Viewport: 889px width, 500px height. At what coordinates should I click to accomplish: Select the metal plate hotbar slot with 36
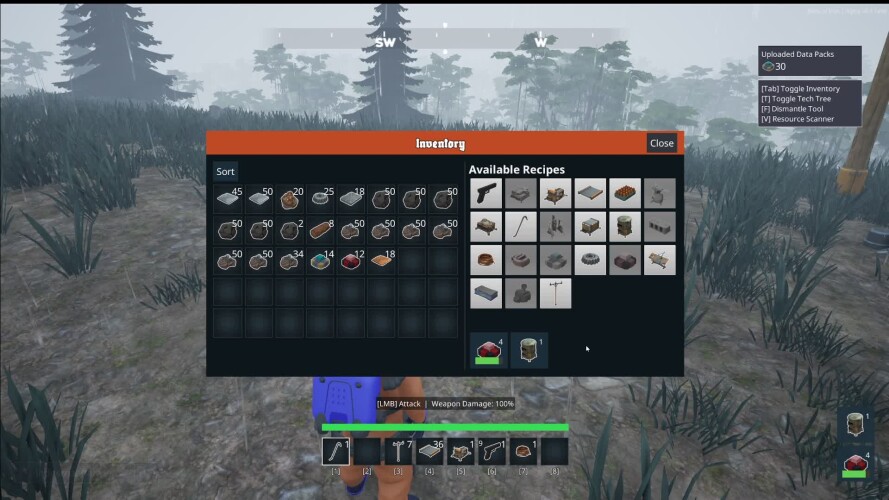pyautogui.click(x=429, y=452)
